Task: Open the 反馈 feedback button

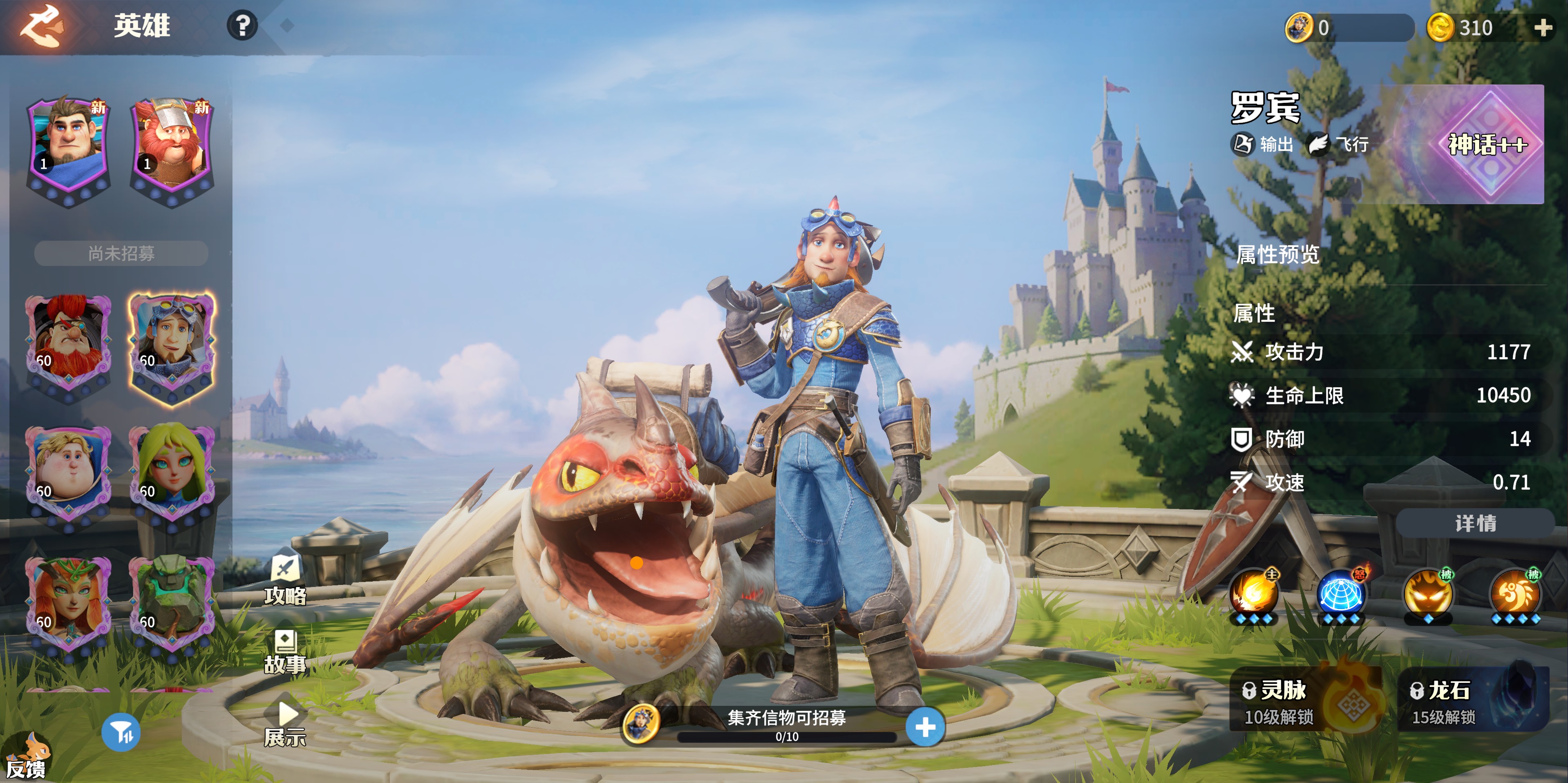Action: click(27, 757)
